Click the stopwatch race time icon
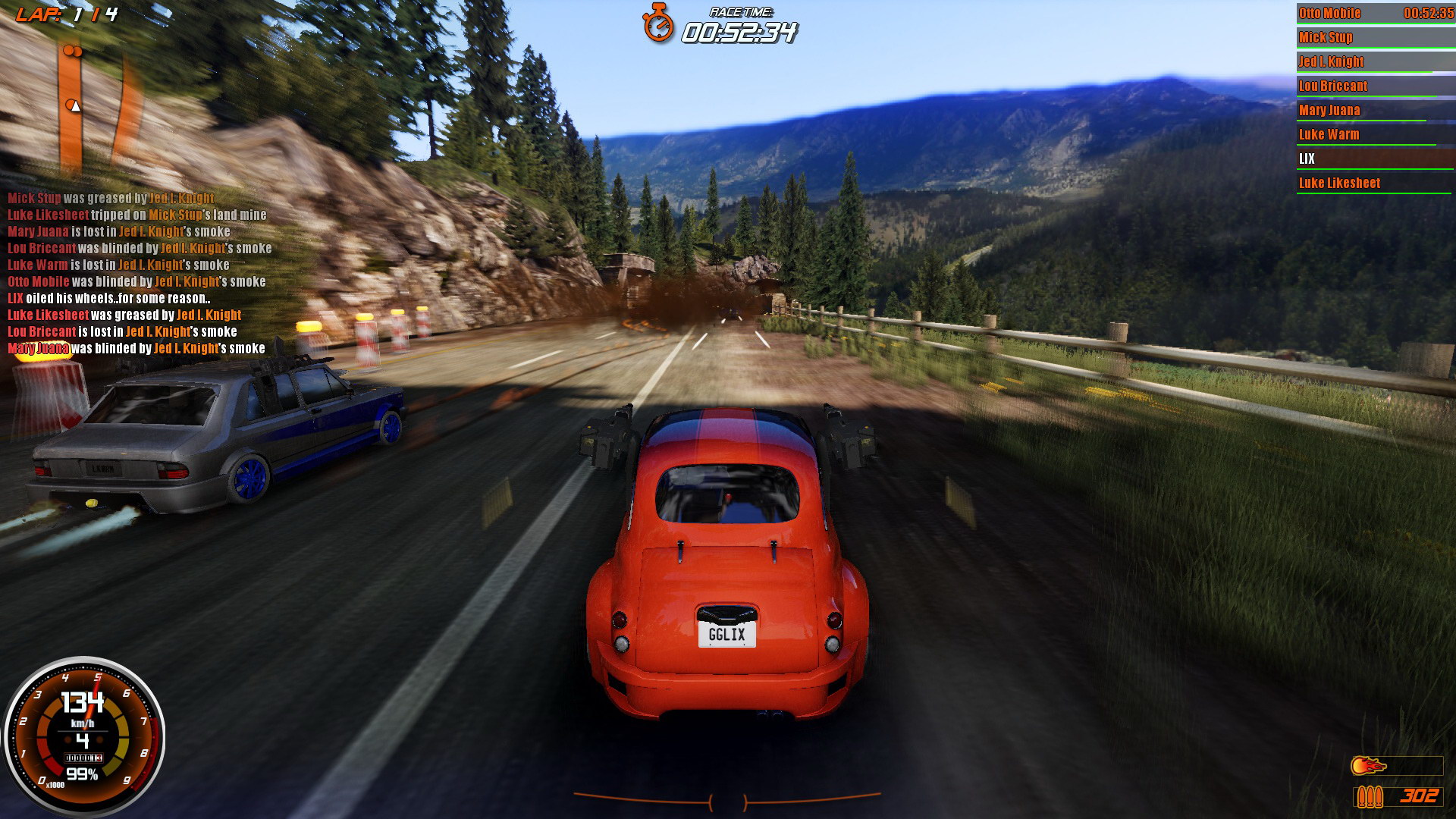Screen dimensions: 1456x819 pos(658,23)
